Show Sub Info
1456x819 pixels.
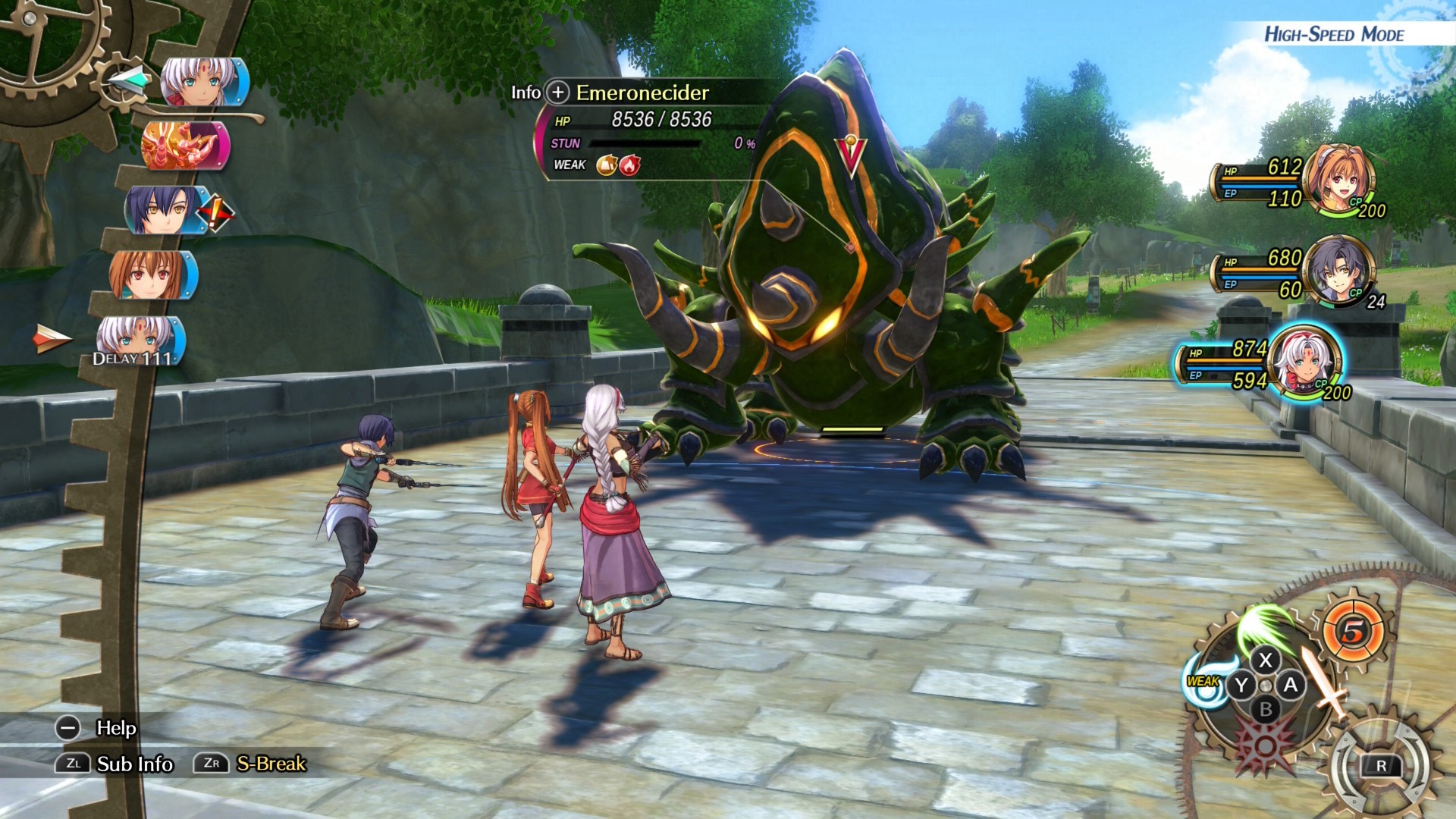pyautogui.click(x=134, y=764)
